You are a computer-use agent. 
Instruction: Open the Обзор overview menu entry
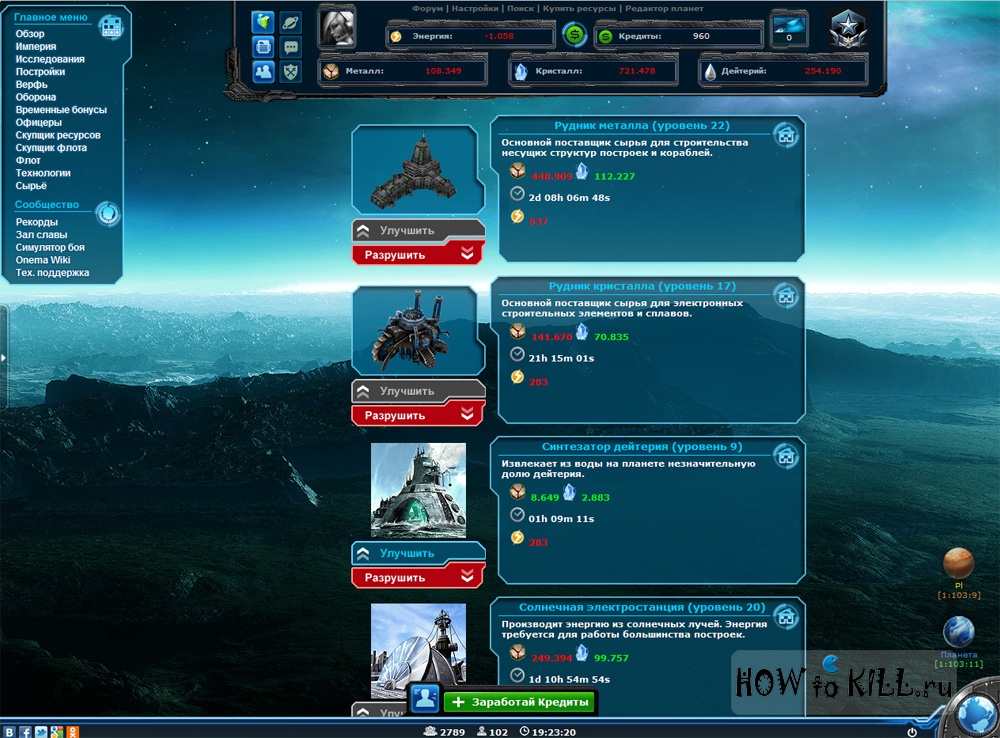pos(30,34)
